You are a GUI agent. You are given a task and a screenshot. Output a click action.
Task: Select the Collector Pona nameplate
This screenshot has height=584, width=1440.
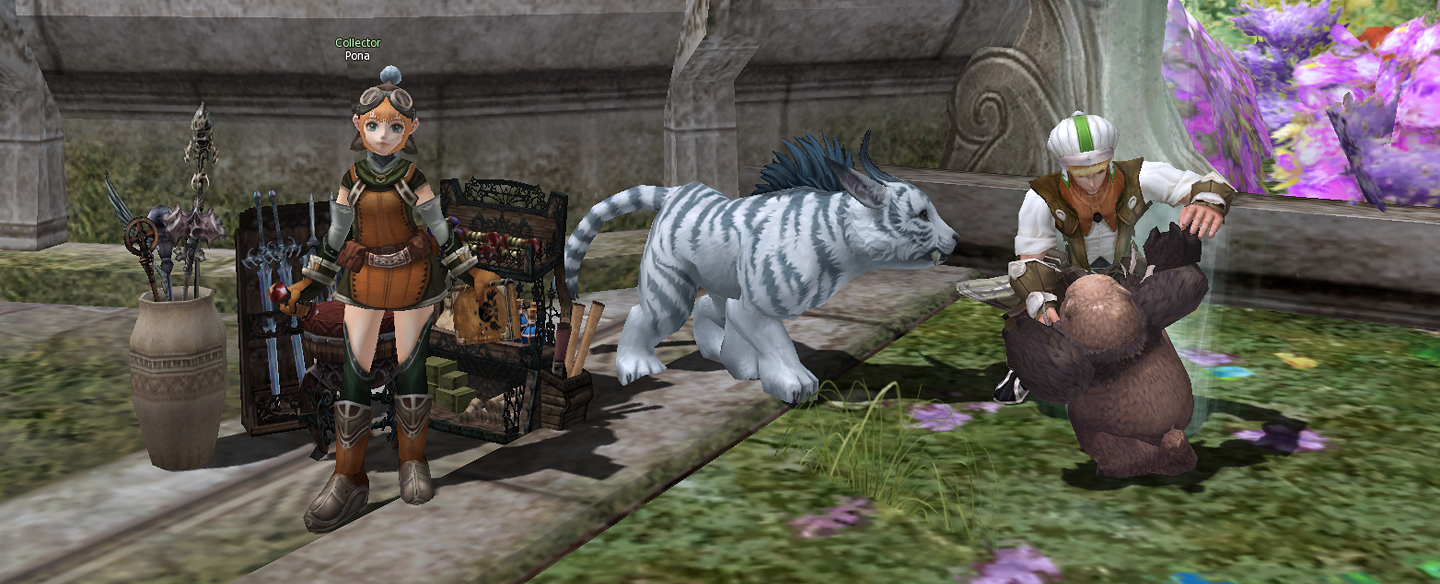pyautogui.click(x=358, y=49)
